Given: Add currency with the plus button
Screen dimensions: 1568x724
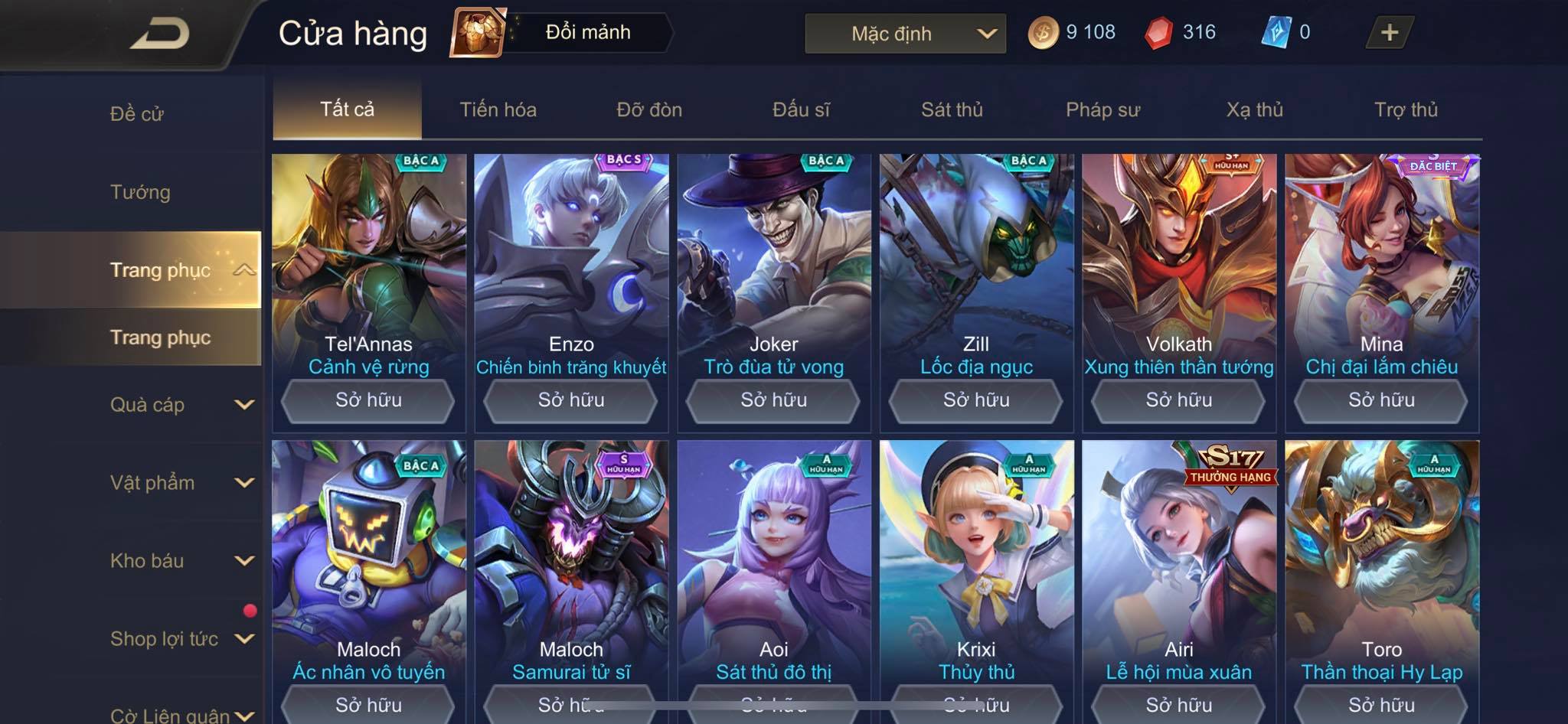Looking at the screenshot, I should (x=1389, y=33).
